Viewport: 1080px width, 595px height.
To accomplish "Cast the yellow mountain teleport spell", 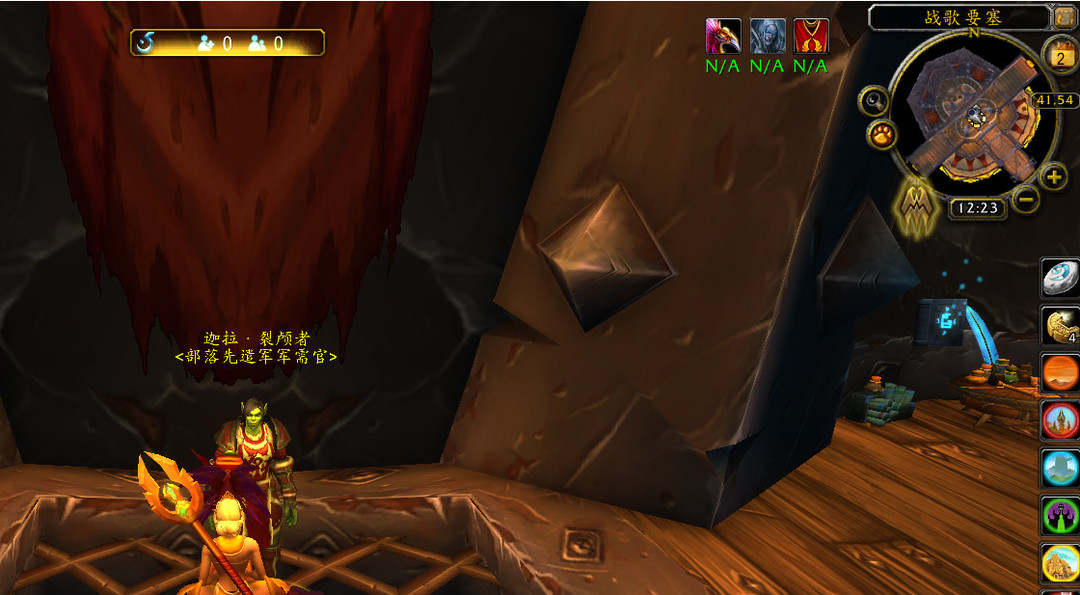I will click(x=1060, y=562).
